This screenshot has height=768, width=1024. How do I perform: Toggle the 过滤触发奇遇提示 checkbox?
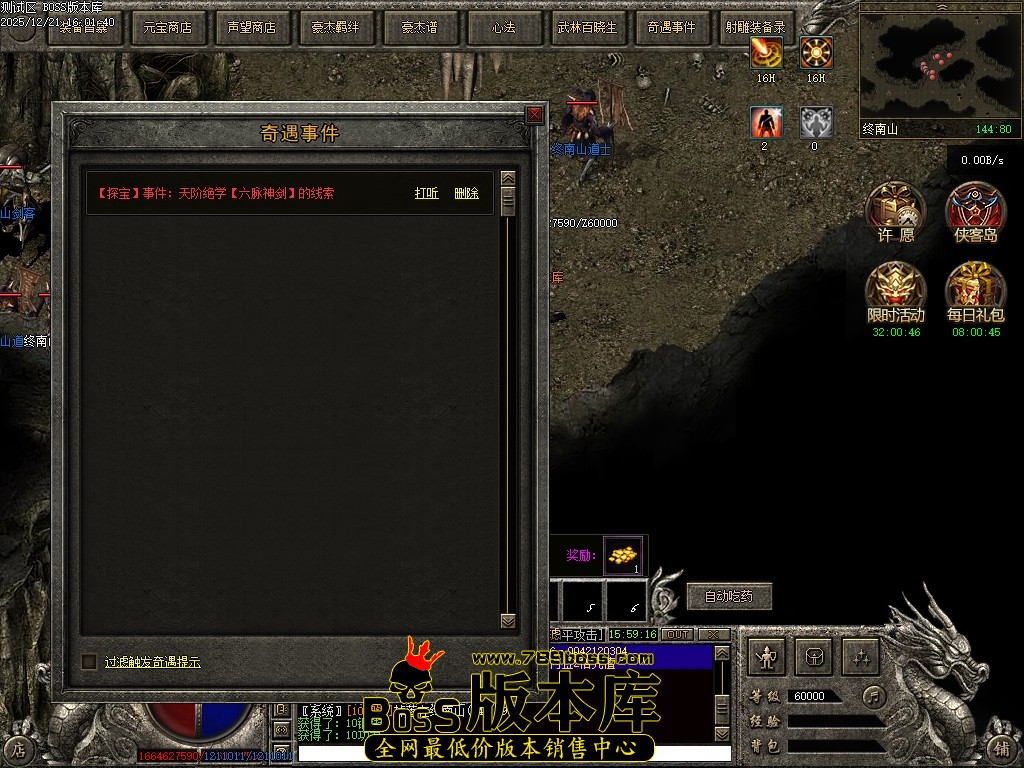pyautogui.click(x=89, y=661)
